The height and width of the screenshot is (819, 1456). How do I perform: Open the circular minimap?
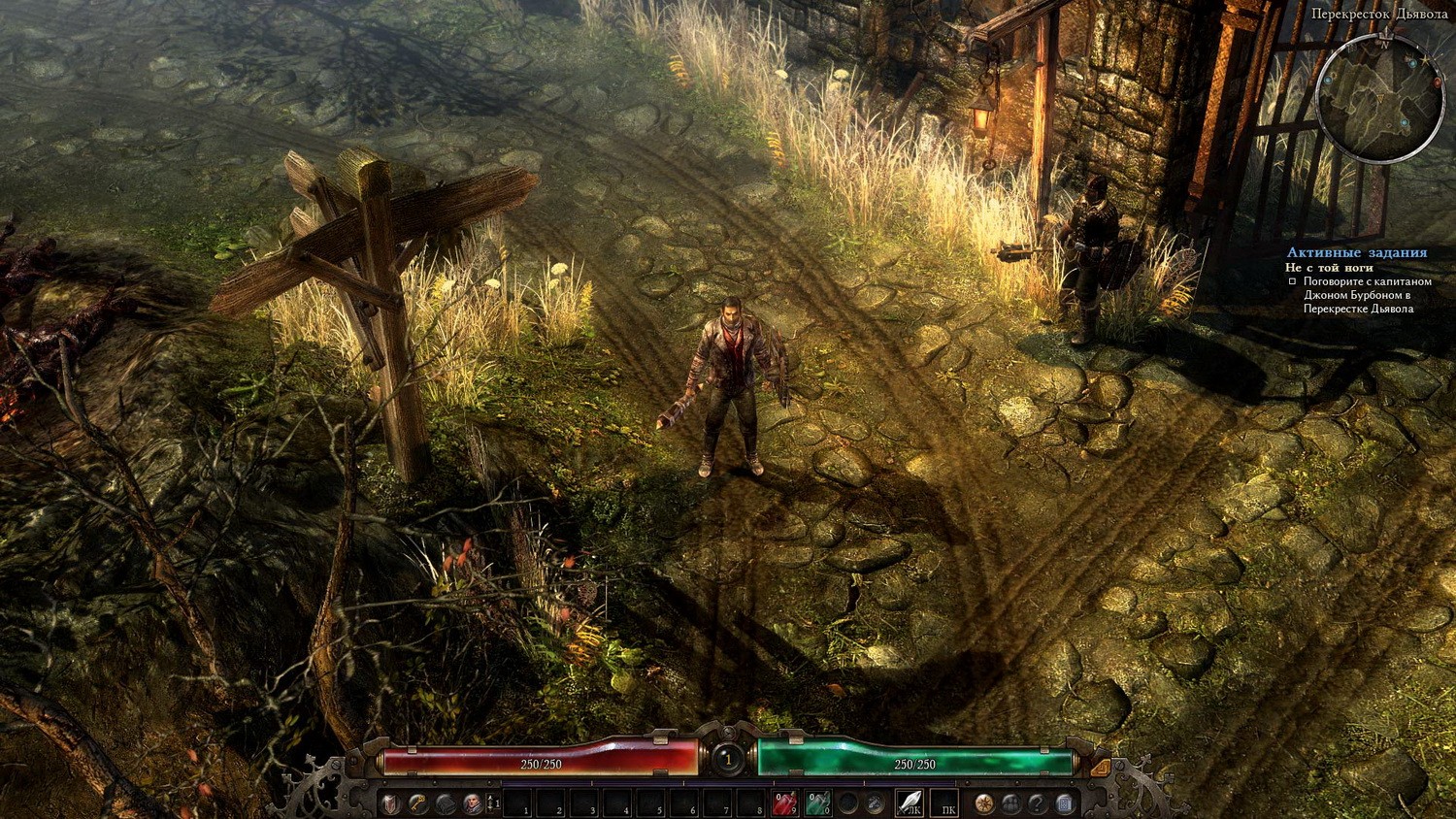click(1379, 98)
